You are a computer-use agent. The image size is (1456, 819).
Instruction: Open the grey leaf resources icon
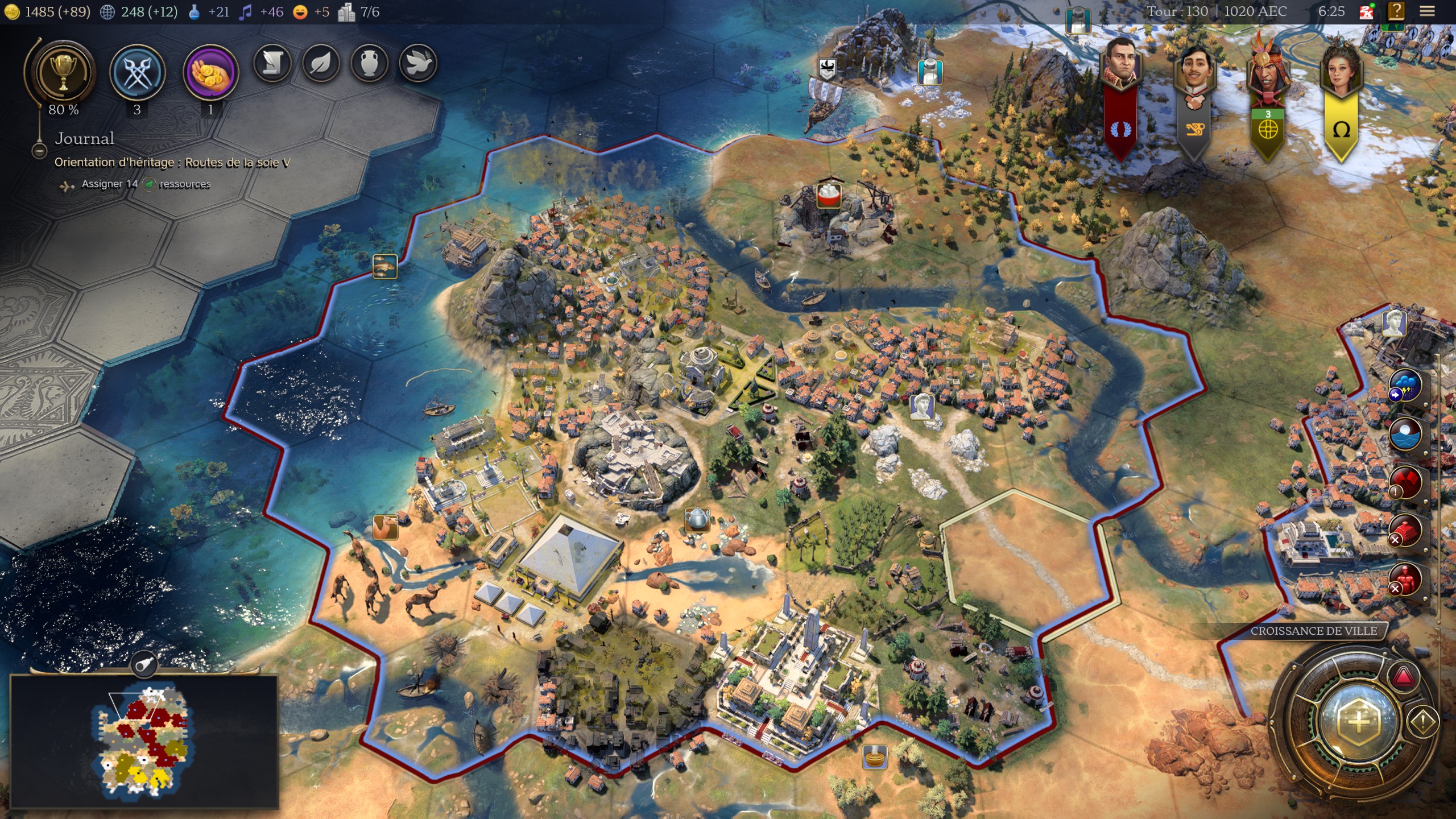point(321,63)
